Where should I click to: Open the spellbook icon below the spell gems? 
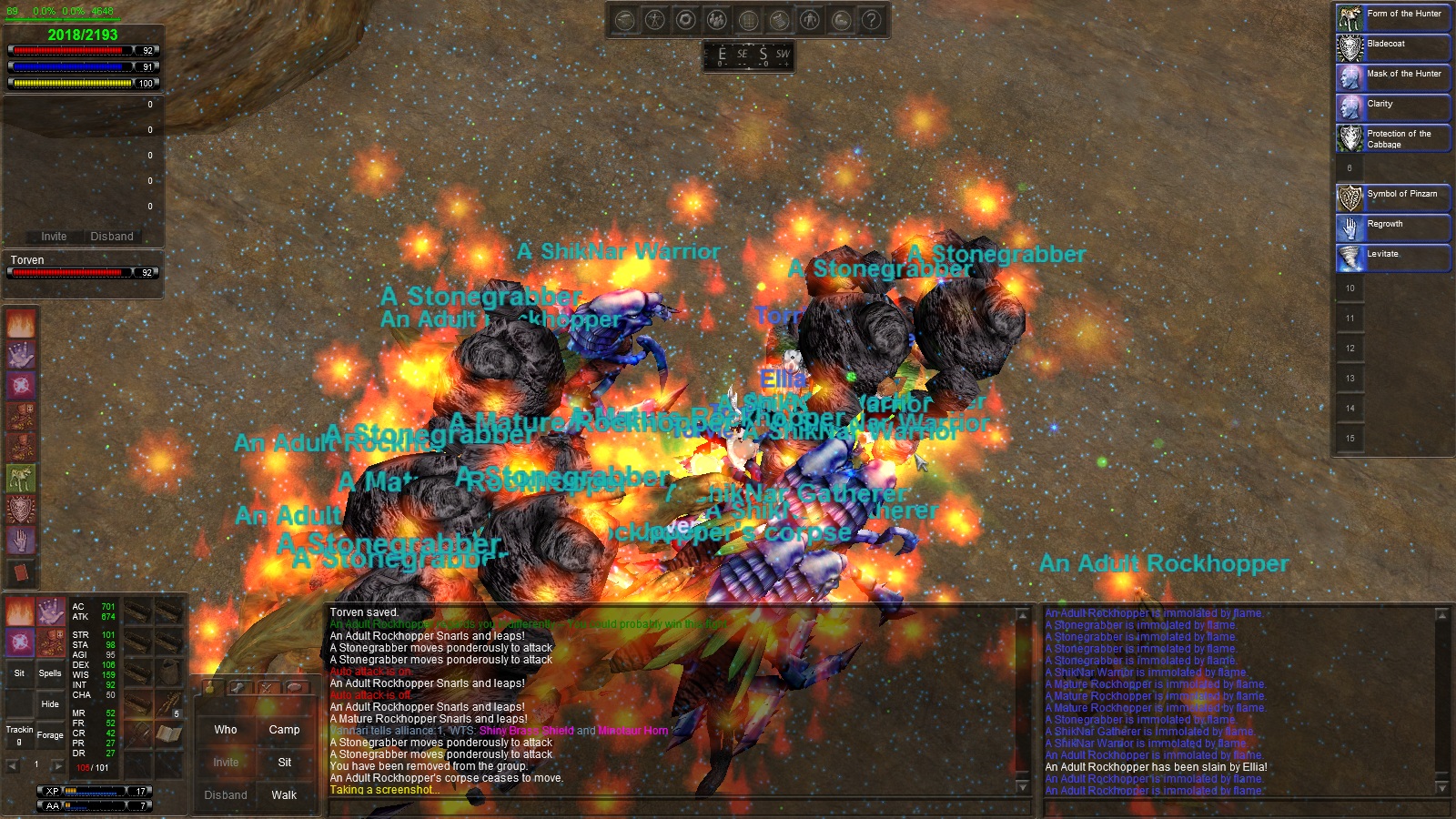pyautogui.click(x=21, y=572)
